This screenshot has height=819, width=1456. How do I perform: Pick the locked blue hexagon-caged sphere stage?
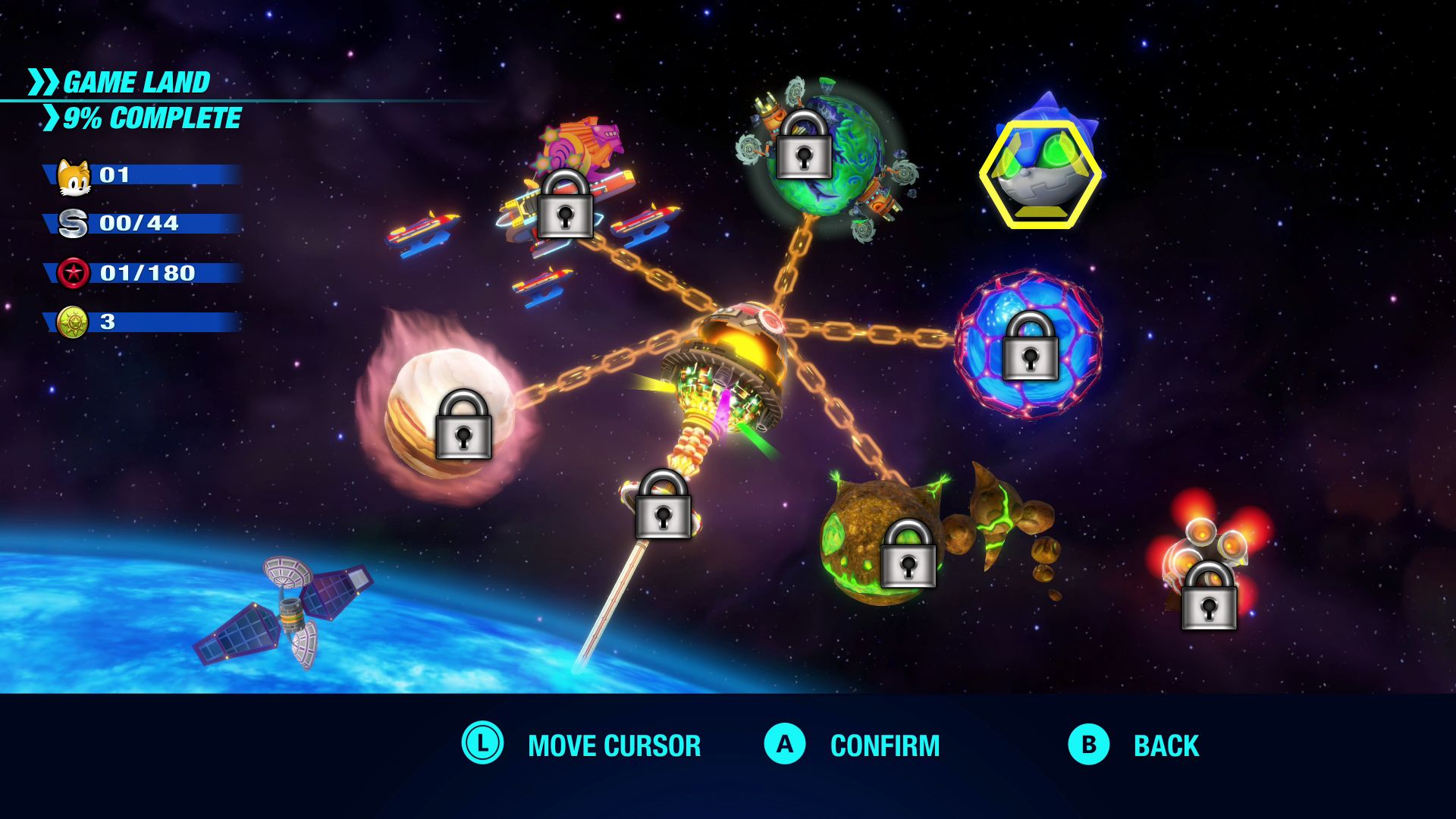[x=1030, y=346]
